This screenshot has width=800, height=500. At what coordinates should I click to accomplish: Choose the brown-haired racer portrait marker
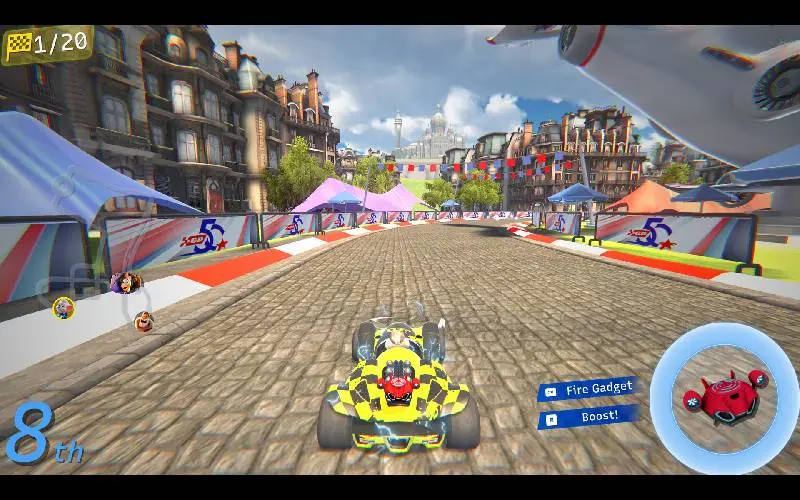[144, 321]
